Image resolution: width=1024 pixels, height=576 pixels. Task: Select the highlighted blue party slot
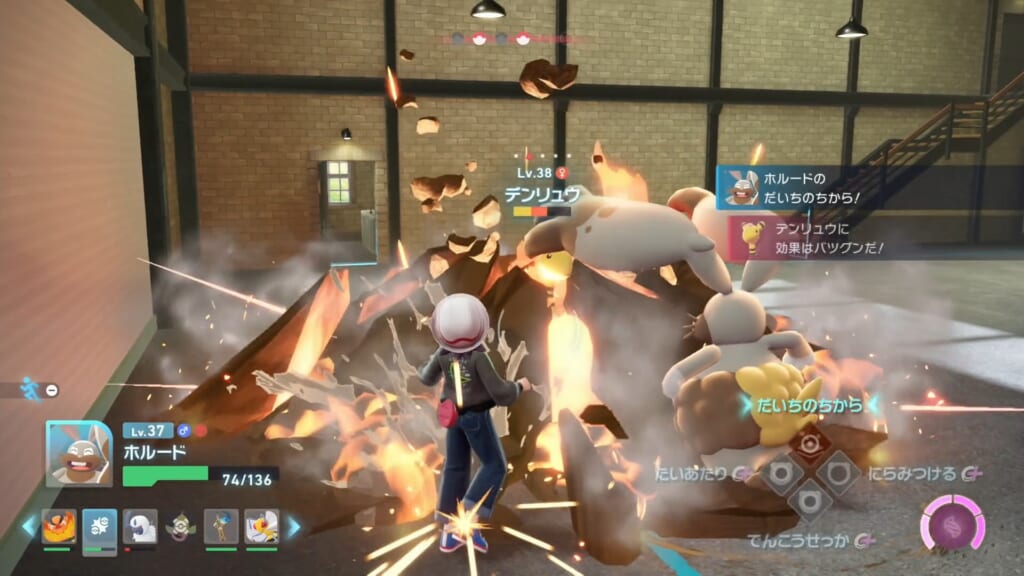coord(100,526)
